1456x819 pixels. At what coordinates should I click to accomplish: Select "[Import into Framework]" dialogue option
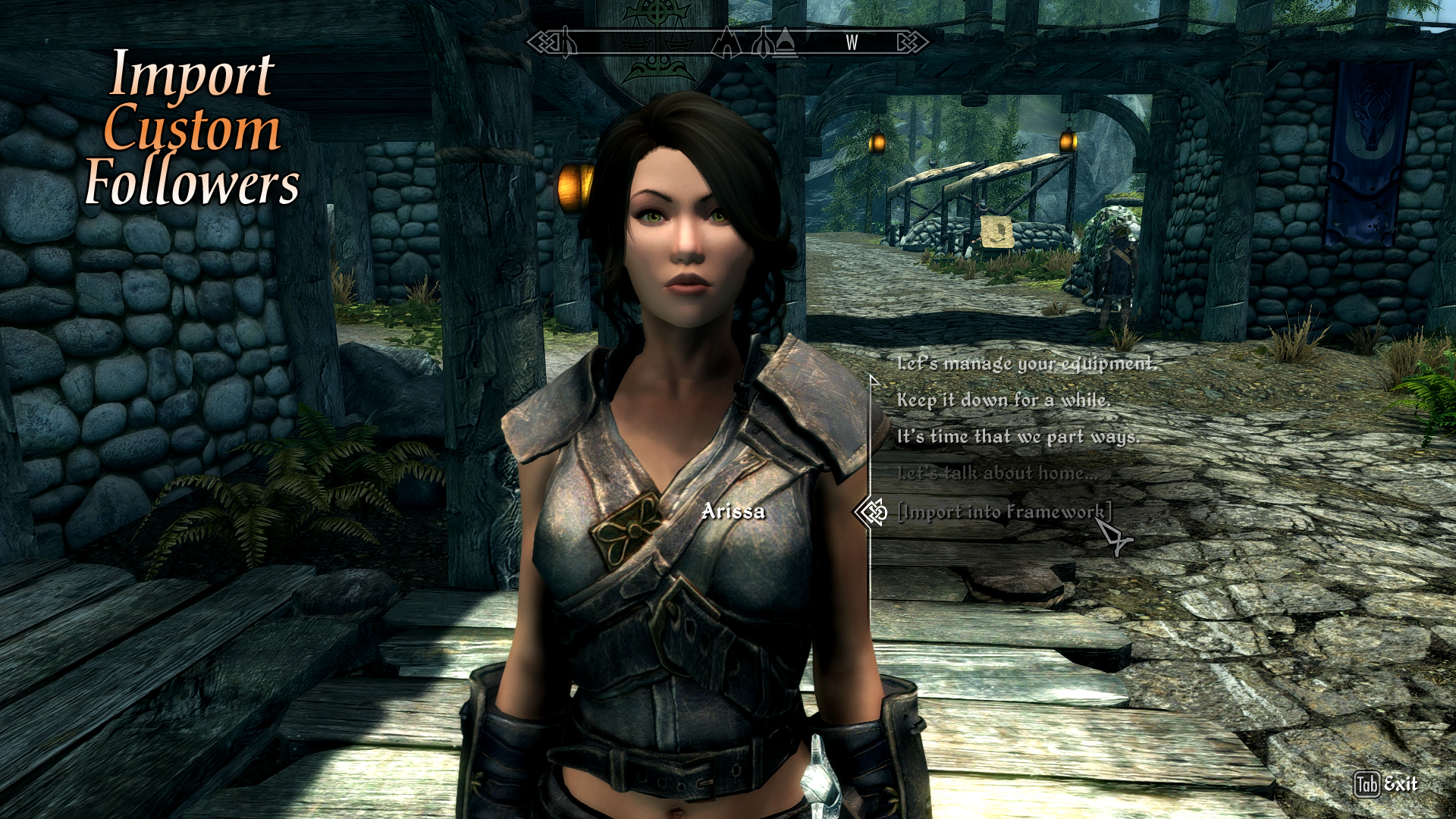1003,512
